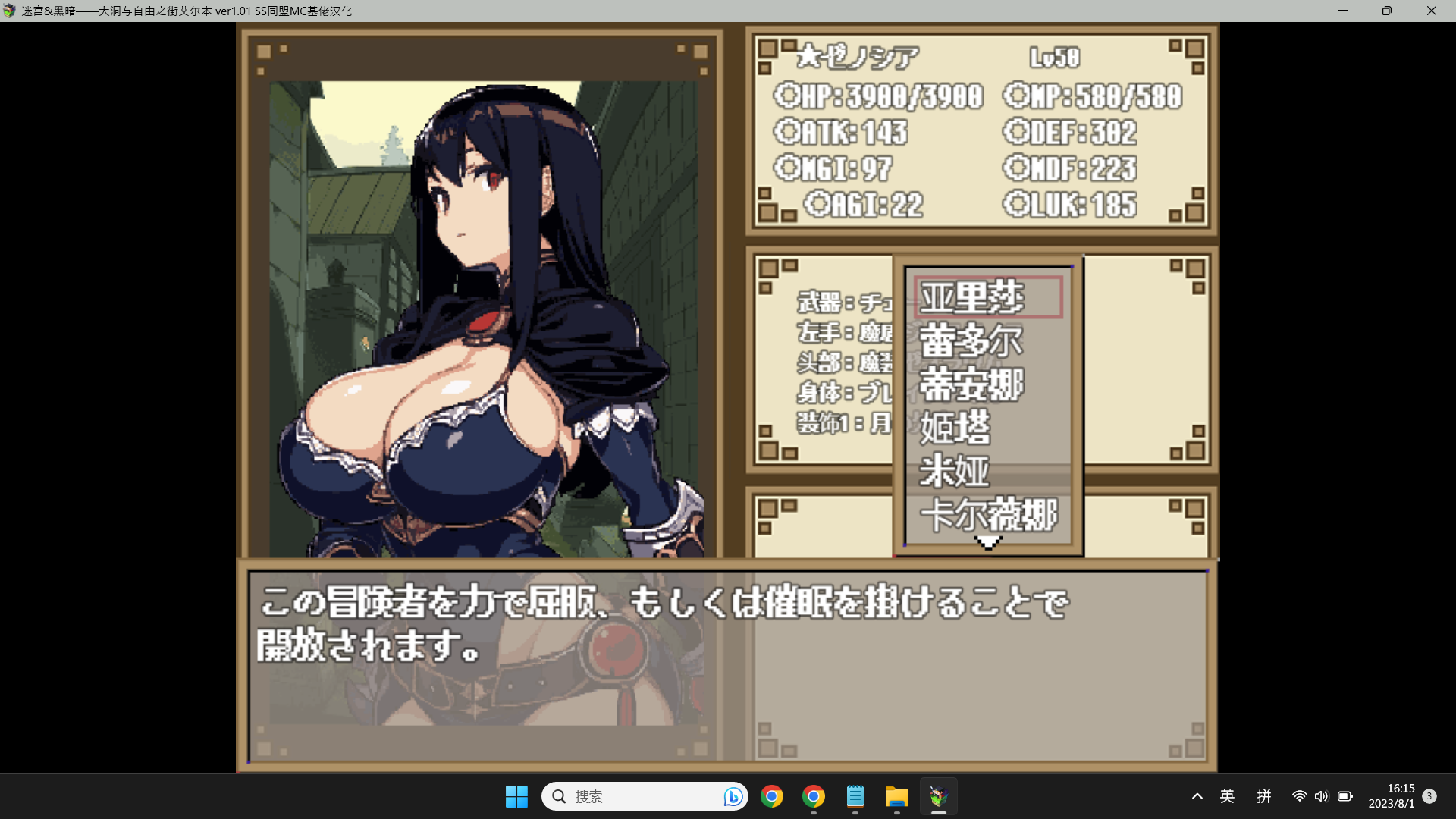1456x819 pixels.
Task: Choose 蕾多尔 in the name list
Action: (x=971, y=340)
